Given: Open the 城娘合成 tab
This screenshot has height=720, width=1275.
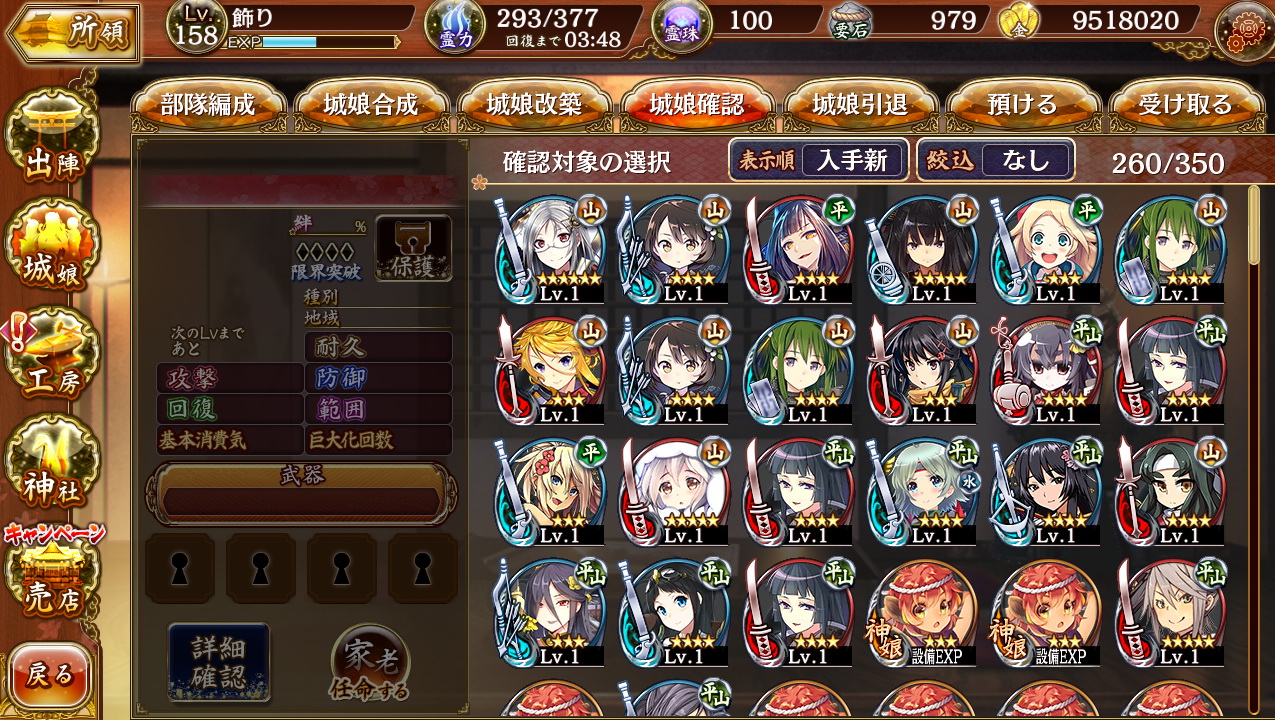Looking at the screenshot, I should 371,105.
